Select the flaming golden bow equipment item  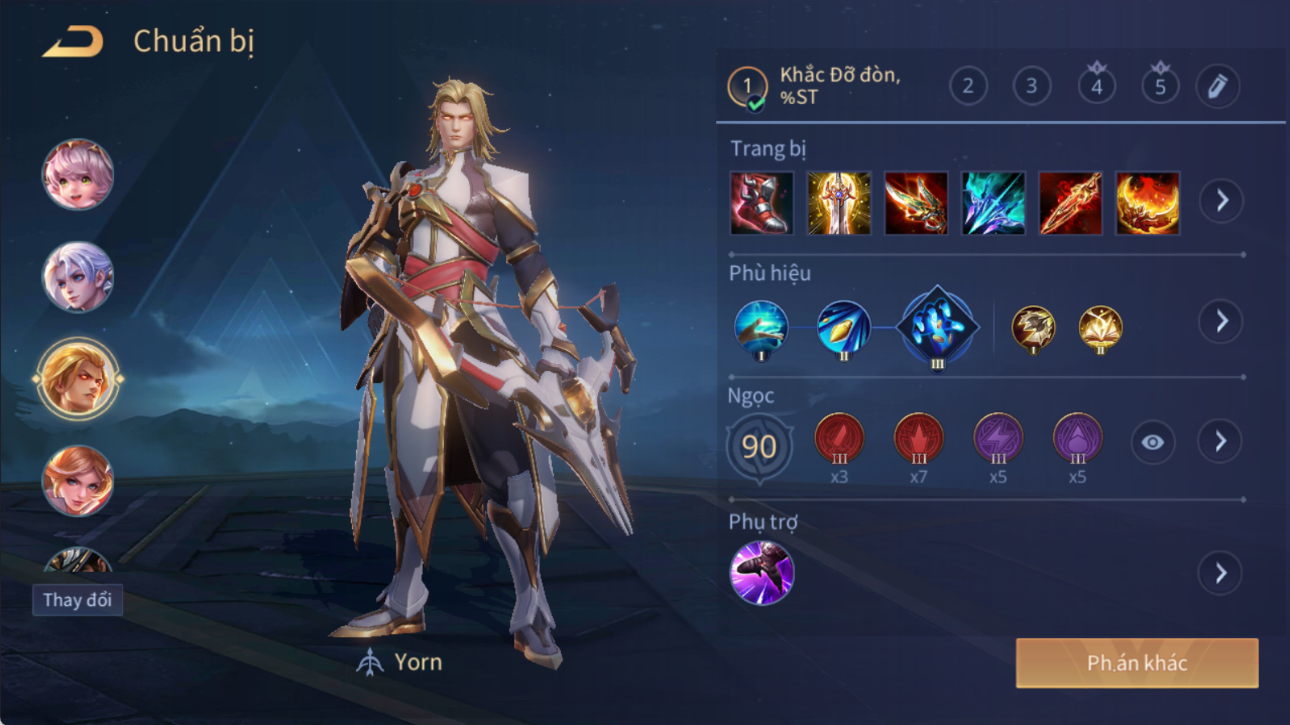[x=1147, y=203]
